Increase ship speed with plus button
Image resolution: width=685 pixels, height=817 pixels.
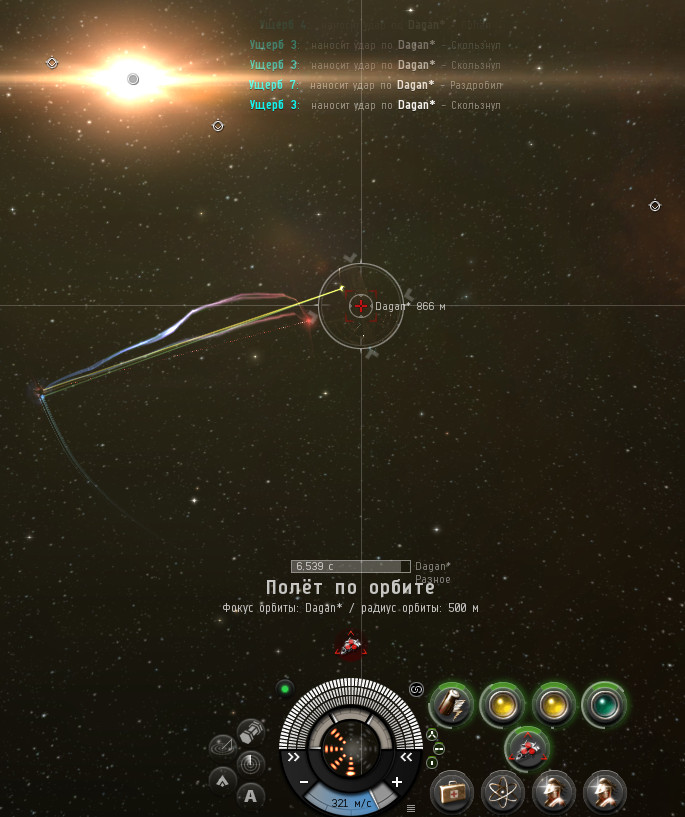(397, 782)
